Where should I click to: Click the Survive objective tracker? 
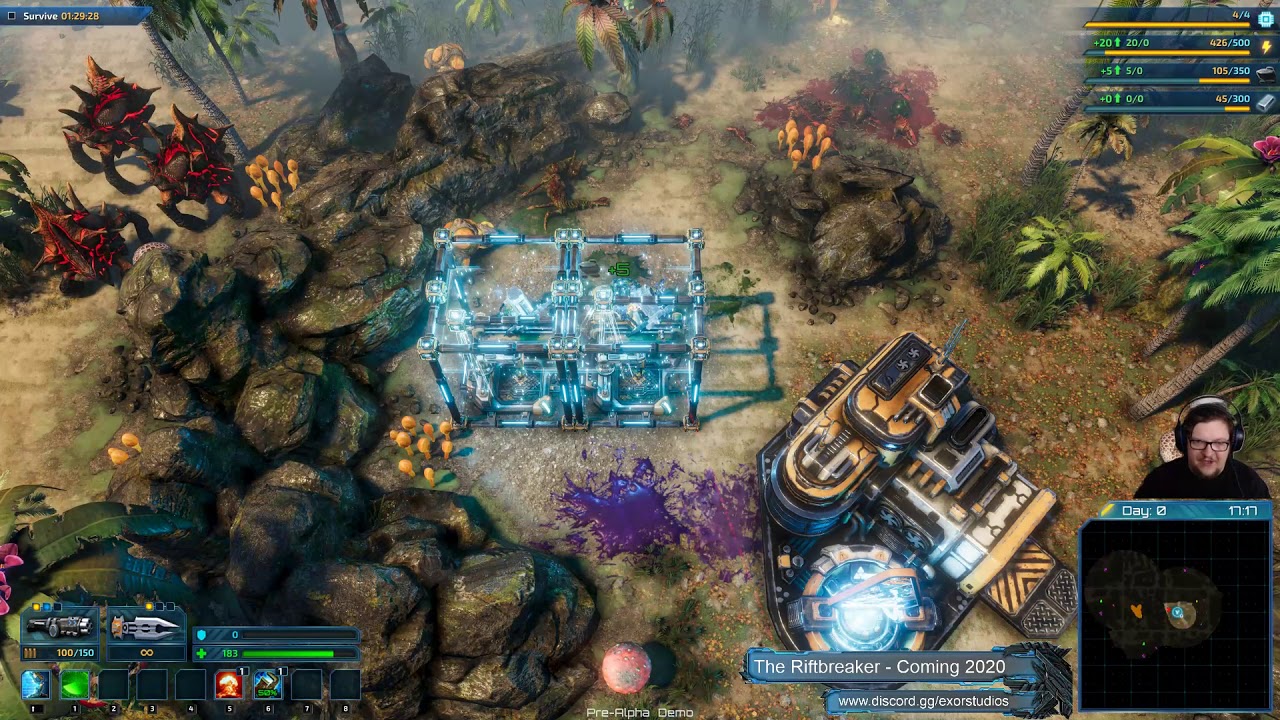click(x=60, y=16)
